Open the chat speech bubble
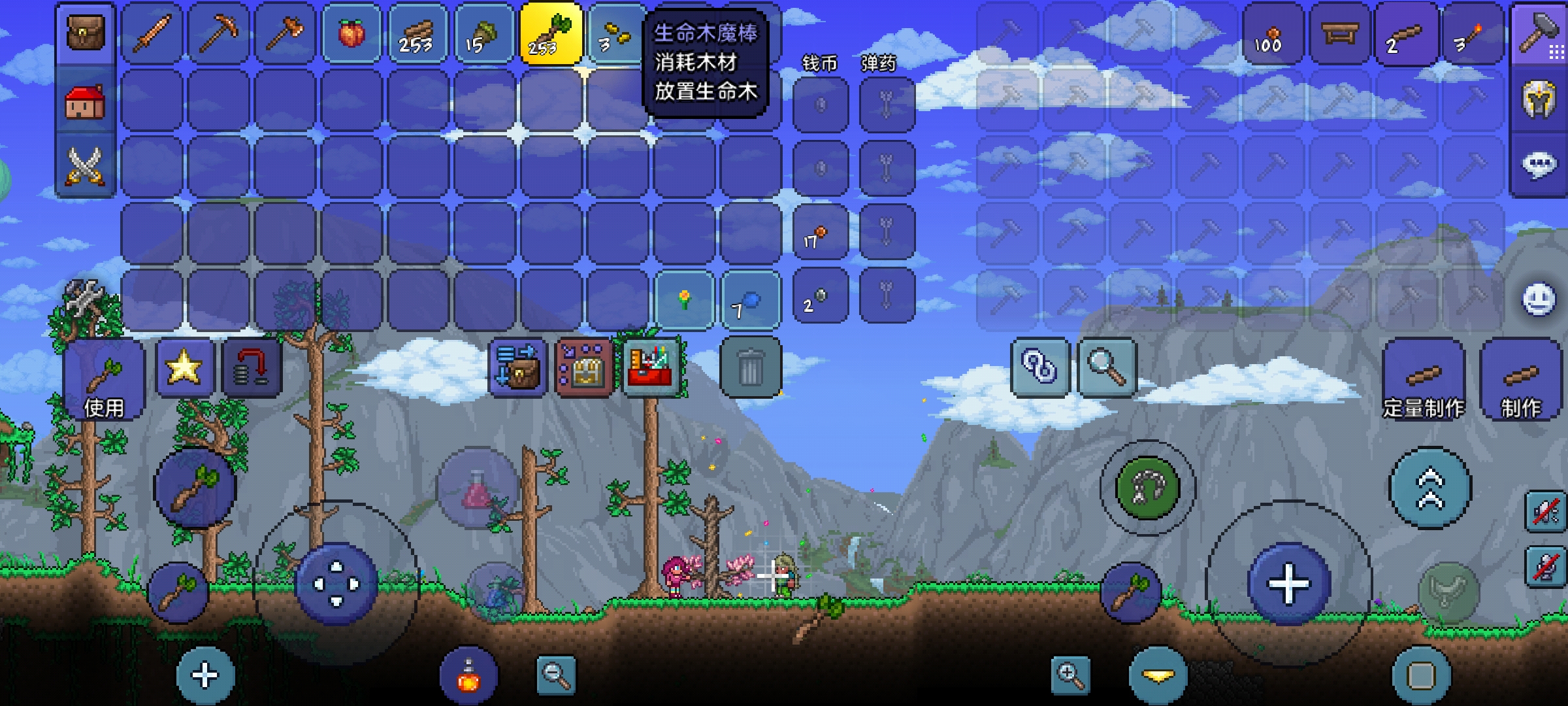The height and width of the screenshot is (706, 1568). click(x=1539, y=165)
